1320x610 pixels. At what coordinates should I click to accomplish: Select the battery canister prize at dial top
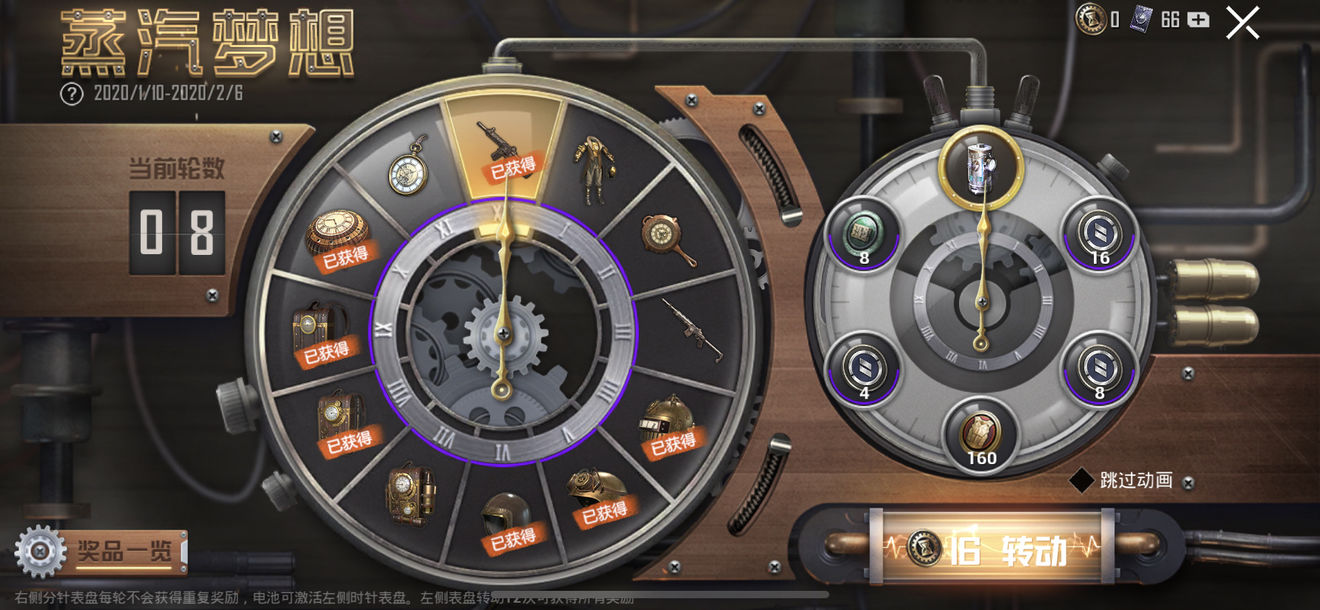coord(980,163)
